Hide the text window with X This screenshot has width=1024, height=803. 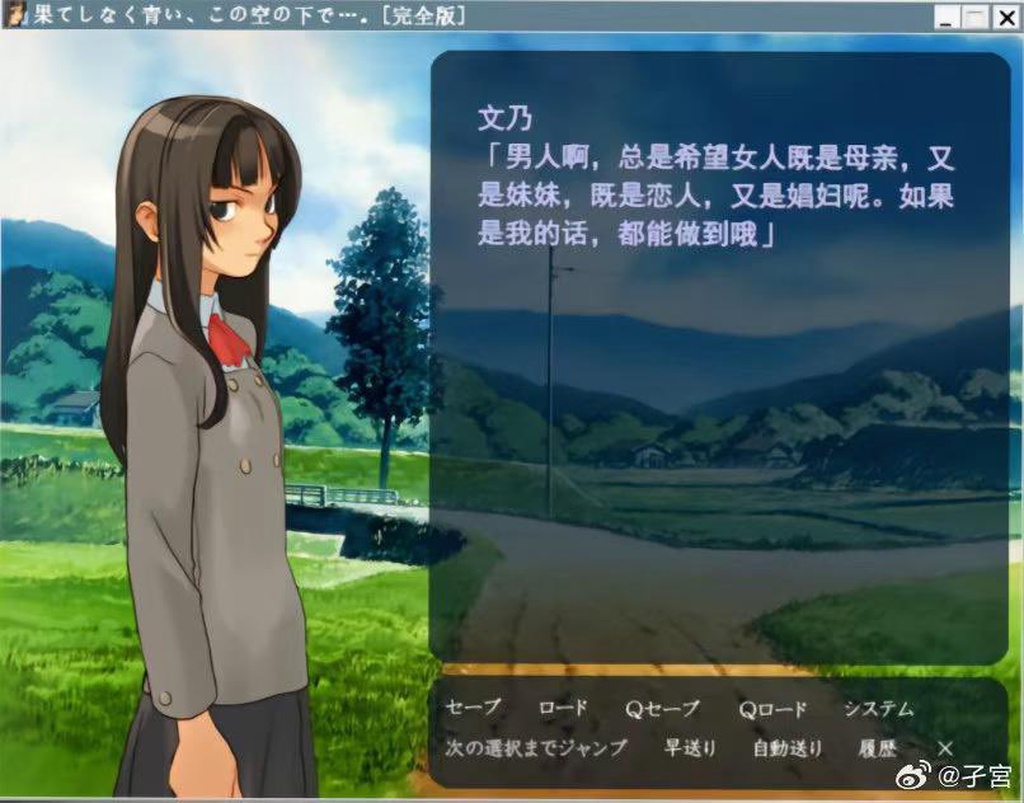click(945, 747)
